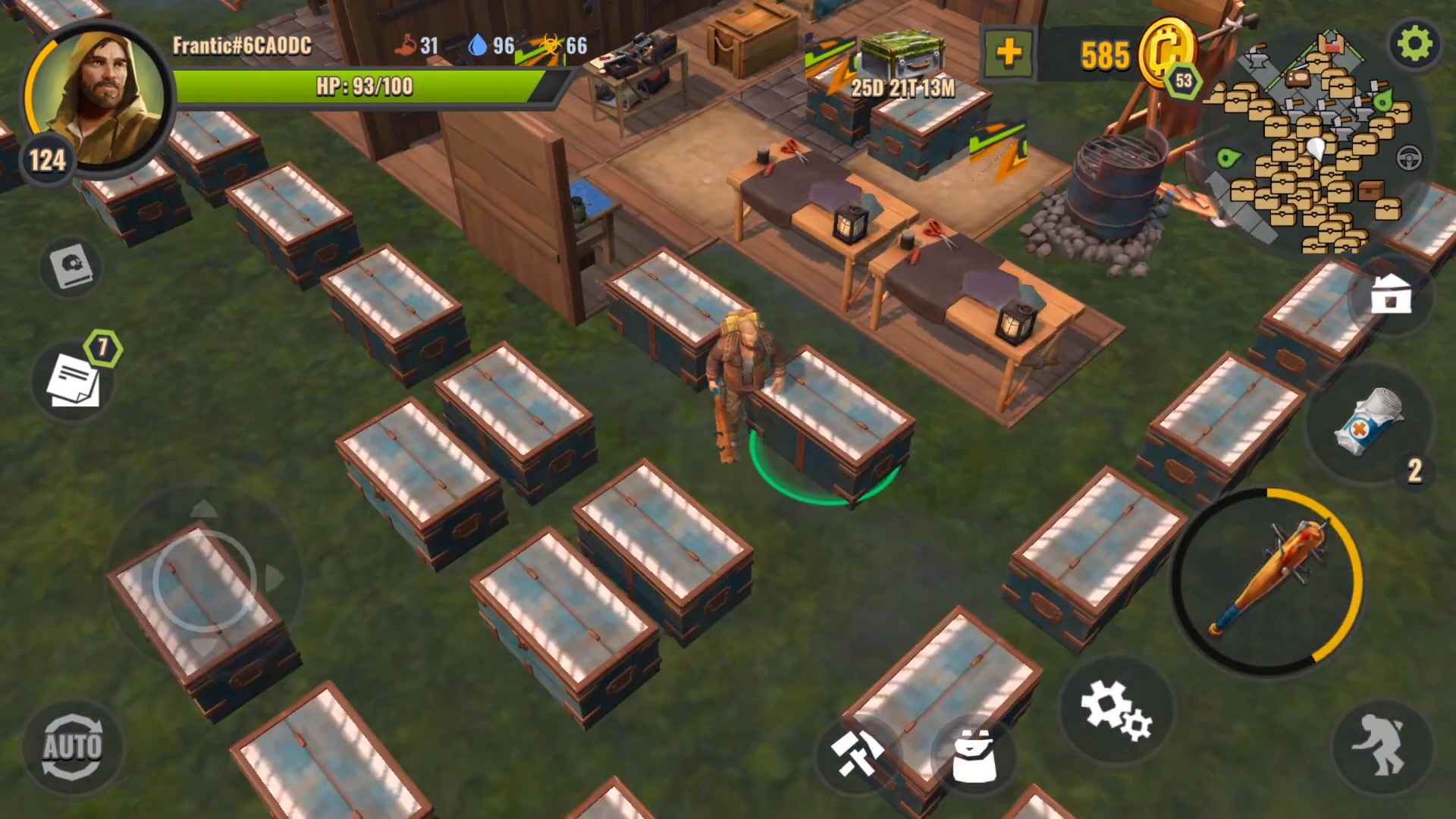Open the notes with 7 notifications
1456x819 pixels.
74,379
